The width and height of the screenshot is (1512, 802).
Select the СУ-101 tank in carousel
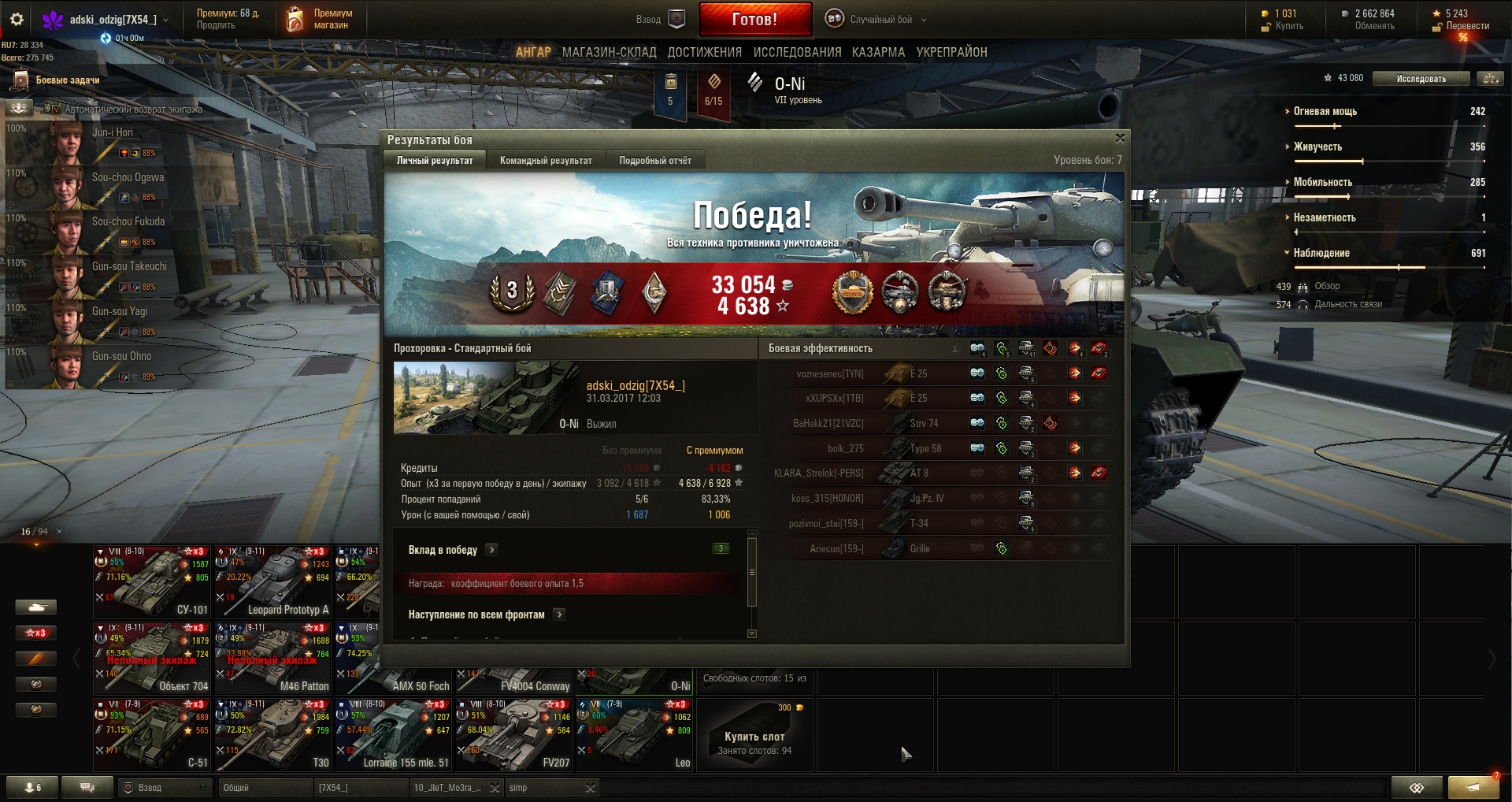coord(153,581)
